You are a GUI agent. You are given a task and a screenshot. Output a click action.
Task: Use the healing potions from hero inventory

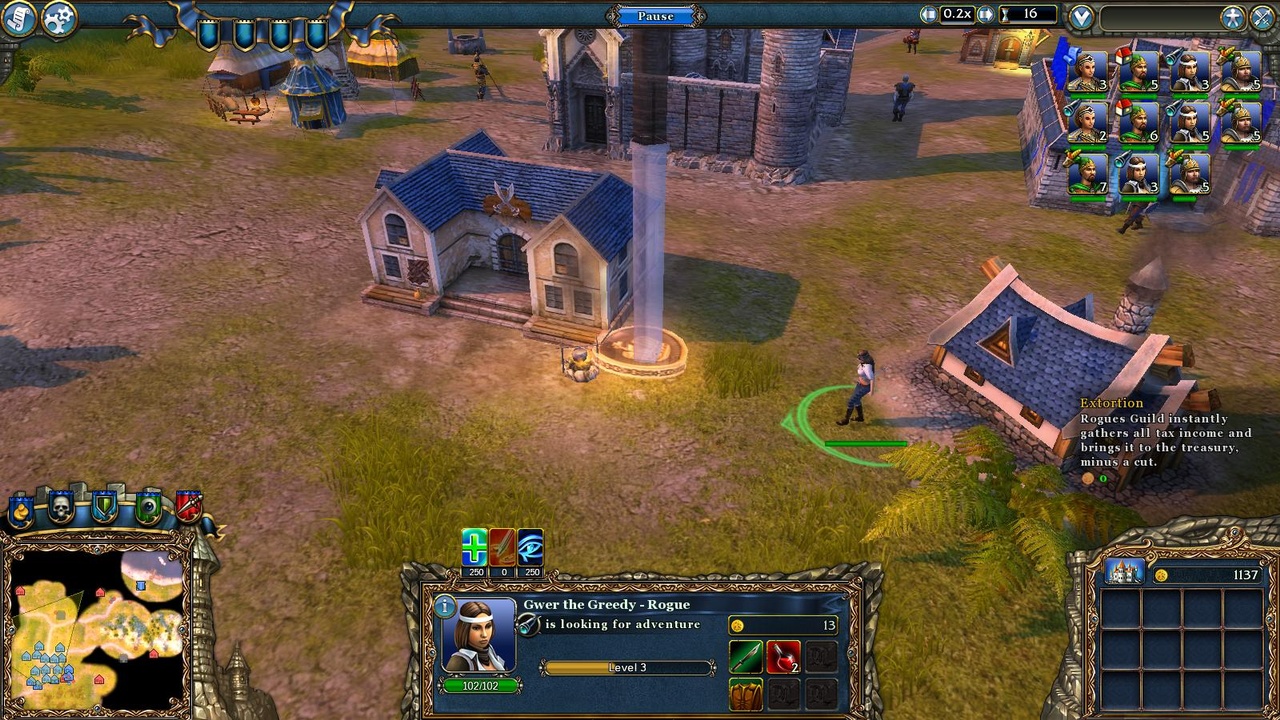(784, 657)
